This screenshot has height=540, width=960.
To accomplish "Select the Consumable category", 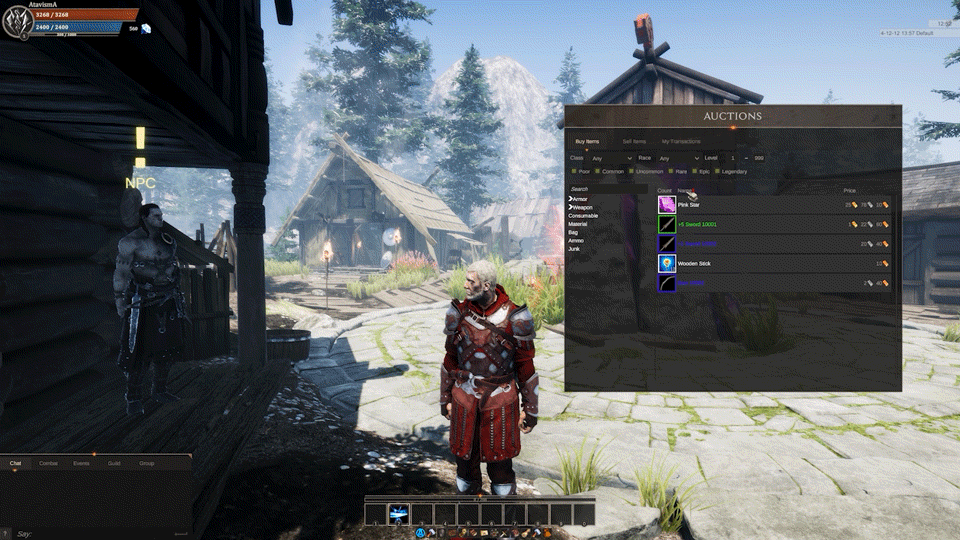I will [582, 215].
